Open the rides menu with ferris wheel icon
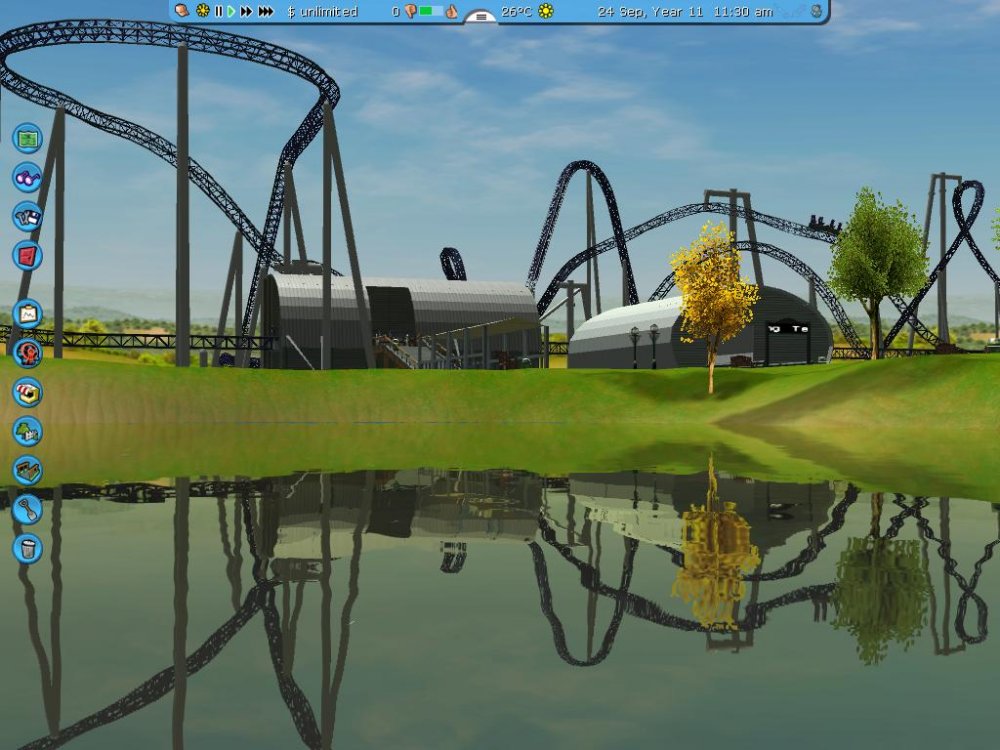 [27, 352]
